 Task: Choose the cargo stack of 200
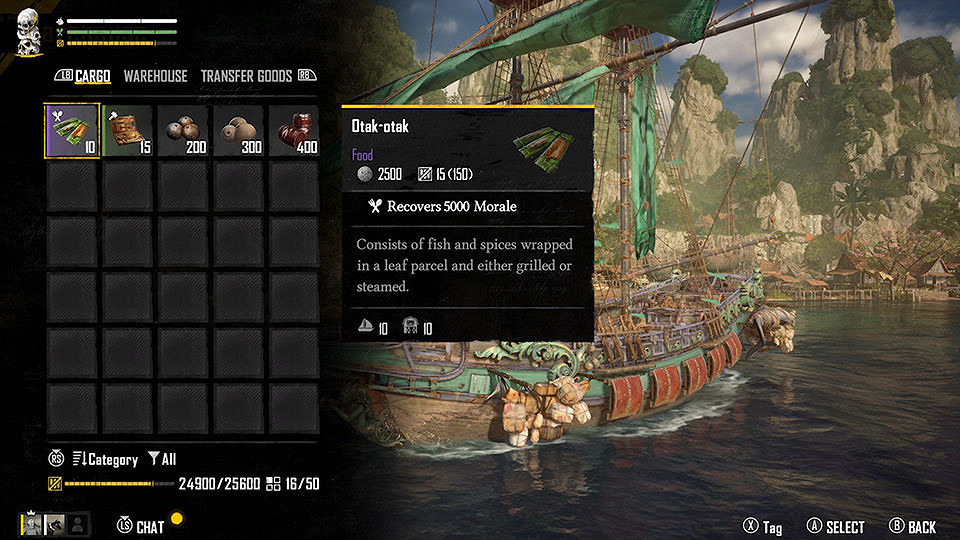coord(182,131)
